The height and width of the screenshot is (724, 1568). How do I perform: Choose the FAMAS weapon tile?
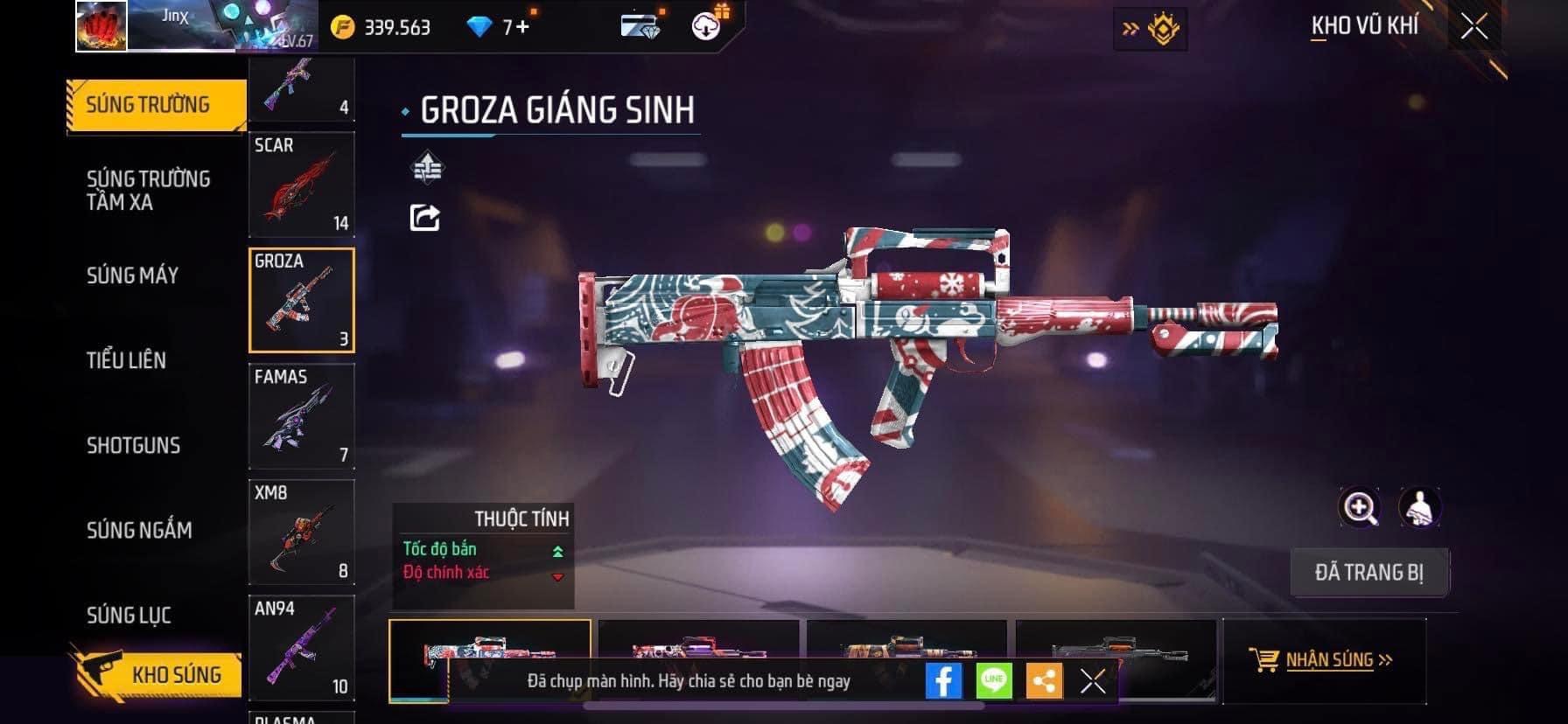coord(302,416)
